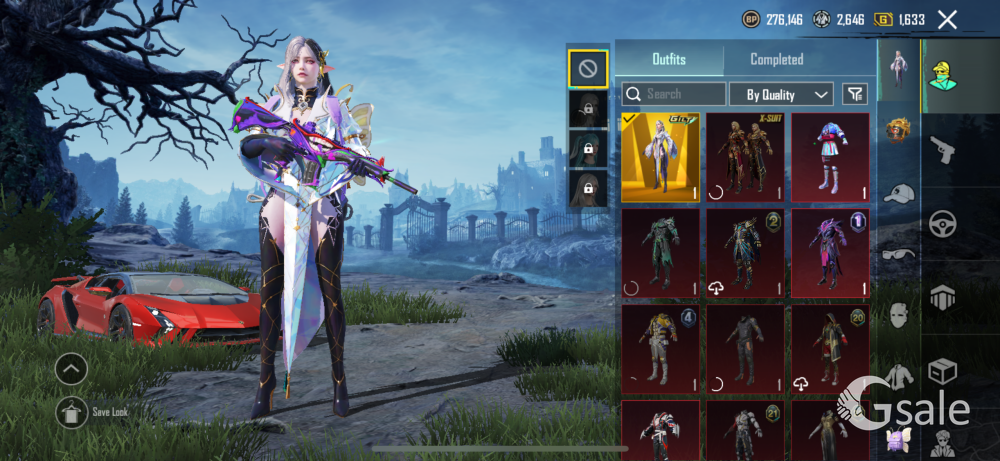This screenshot has width=1000, height=461.
Task: Click the unequip slot with the prohibited sign
Action: 588,68
